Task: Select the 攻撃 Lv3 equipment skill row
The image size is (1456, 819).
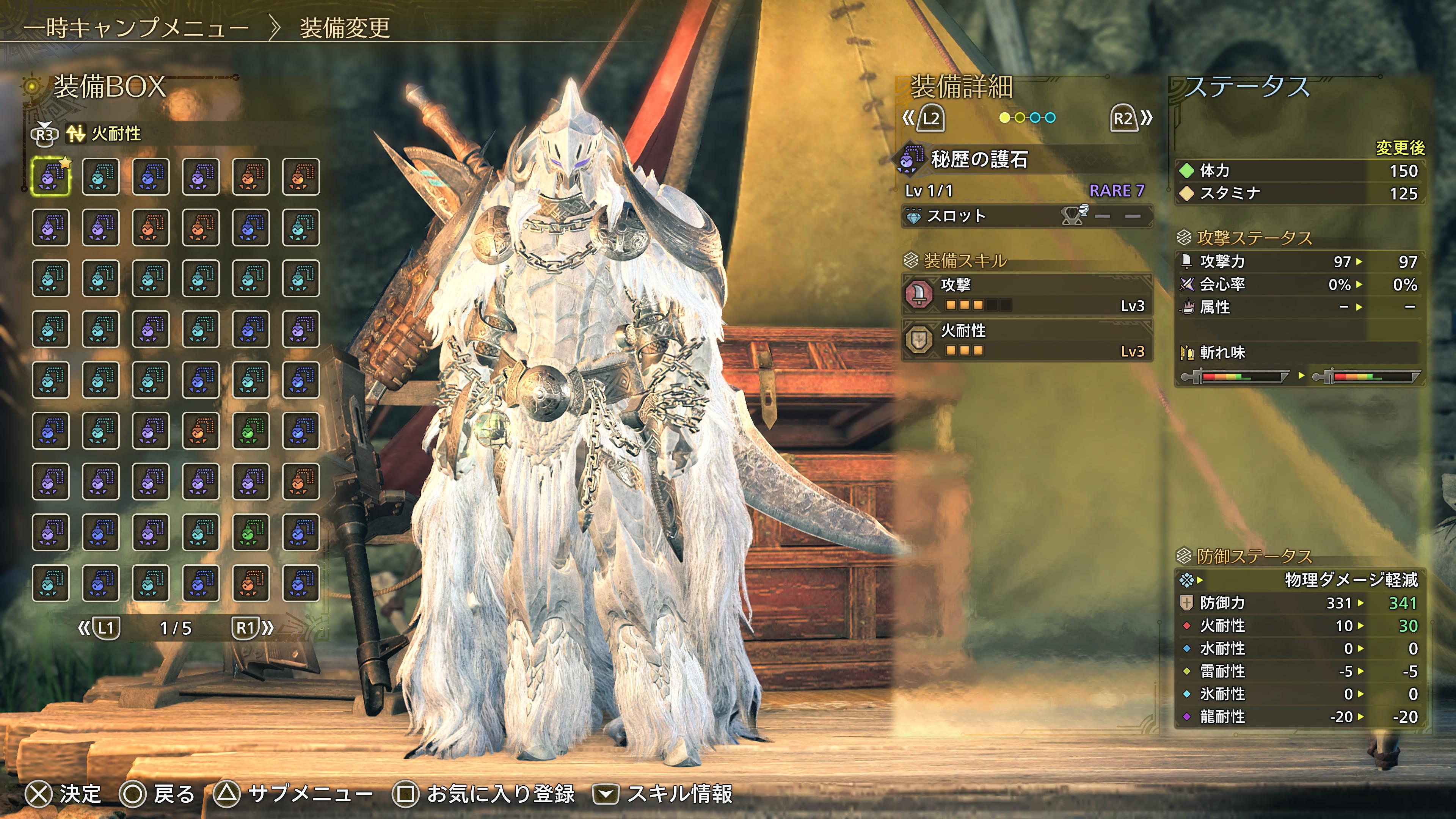Action: (x=1026, y=295)
